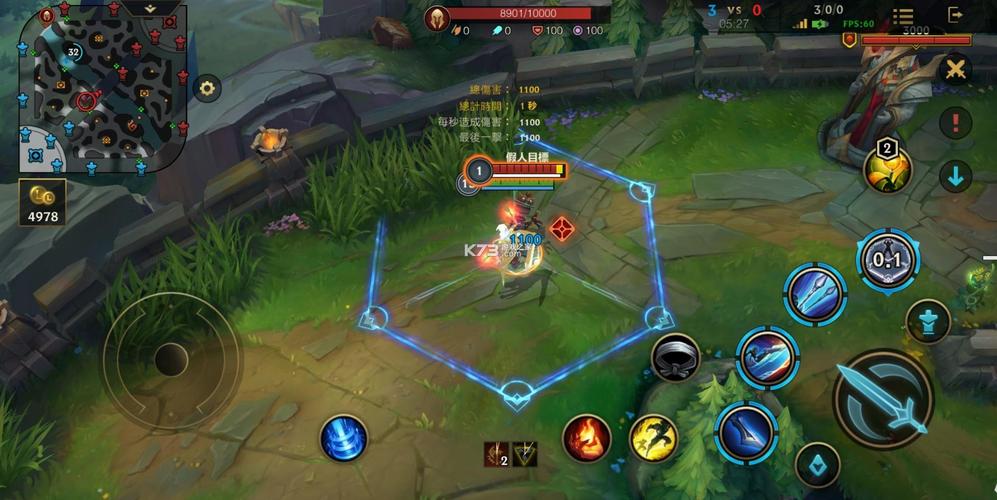Image resolution: width=997 pixels, height=500 pixels.
Task: Use the yellow plant item with 2 charges
Action: 887,168
